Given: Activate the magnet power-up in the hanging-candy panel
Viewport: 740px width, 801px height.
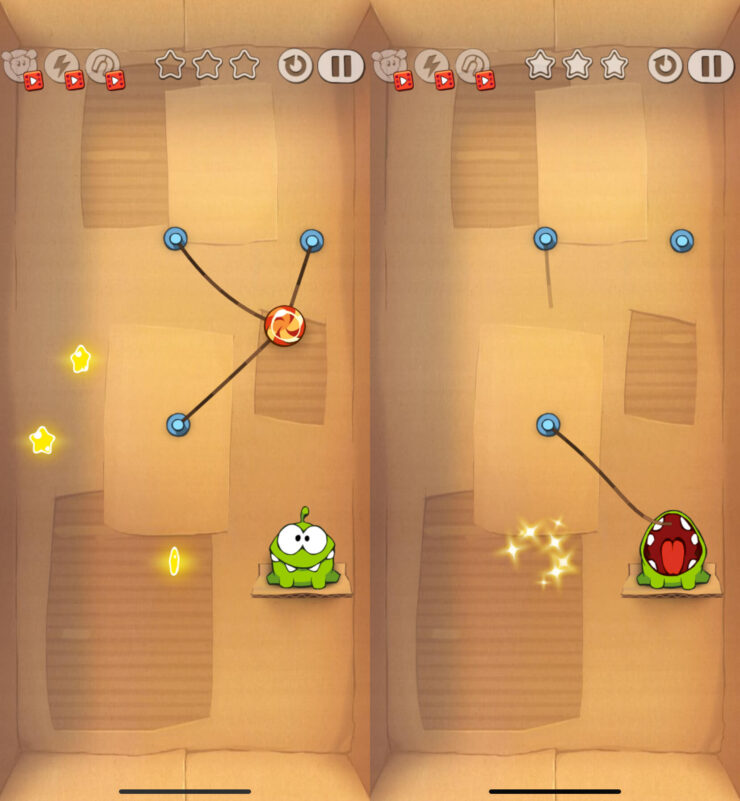Looking at the screenshot, I should point(103,67).
